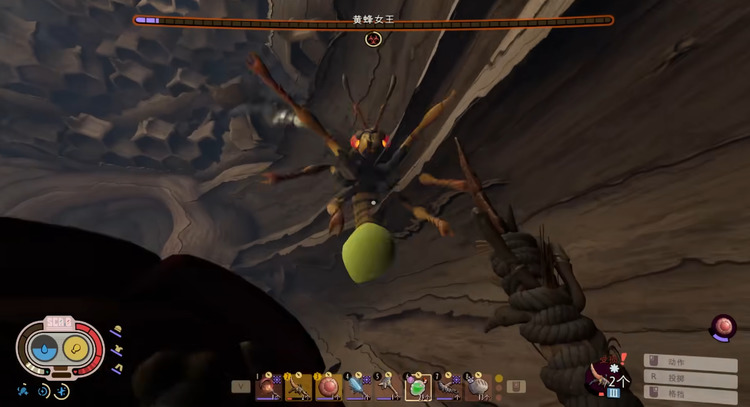The height and width of the screenshot is (407, 750).
Task: Choose the tool in hotbar slot 5
Action: (x=388, y=386)
